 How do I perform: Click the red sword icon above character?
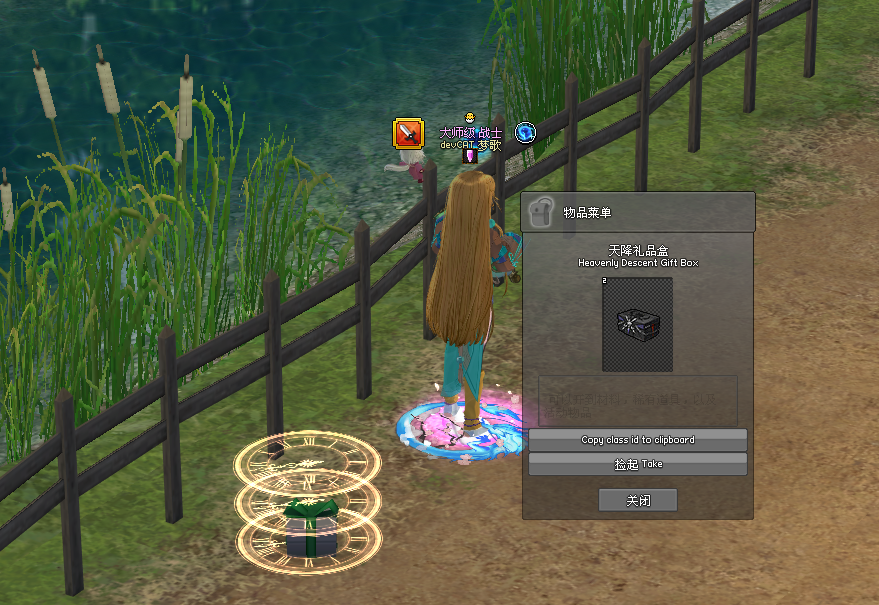coord(408,133)
